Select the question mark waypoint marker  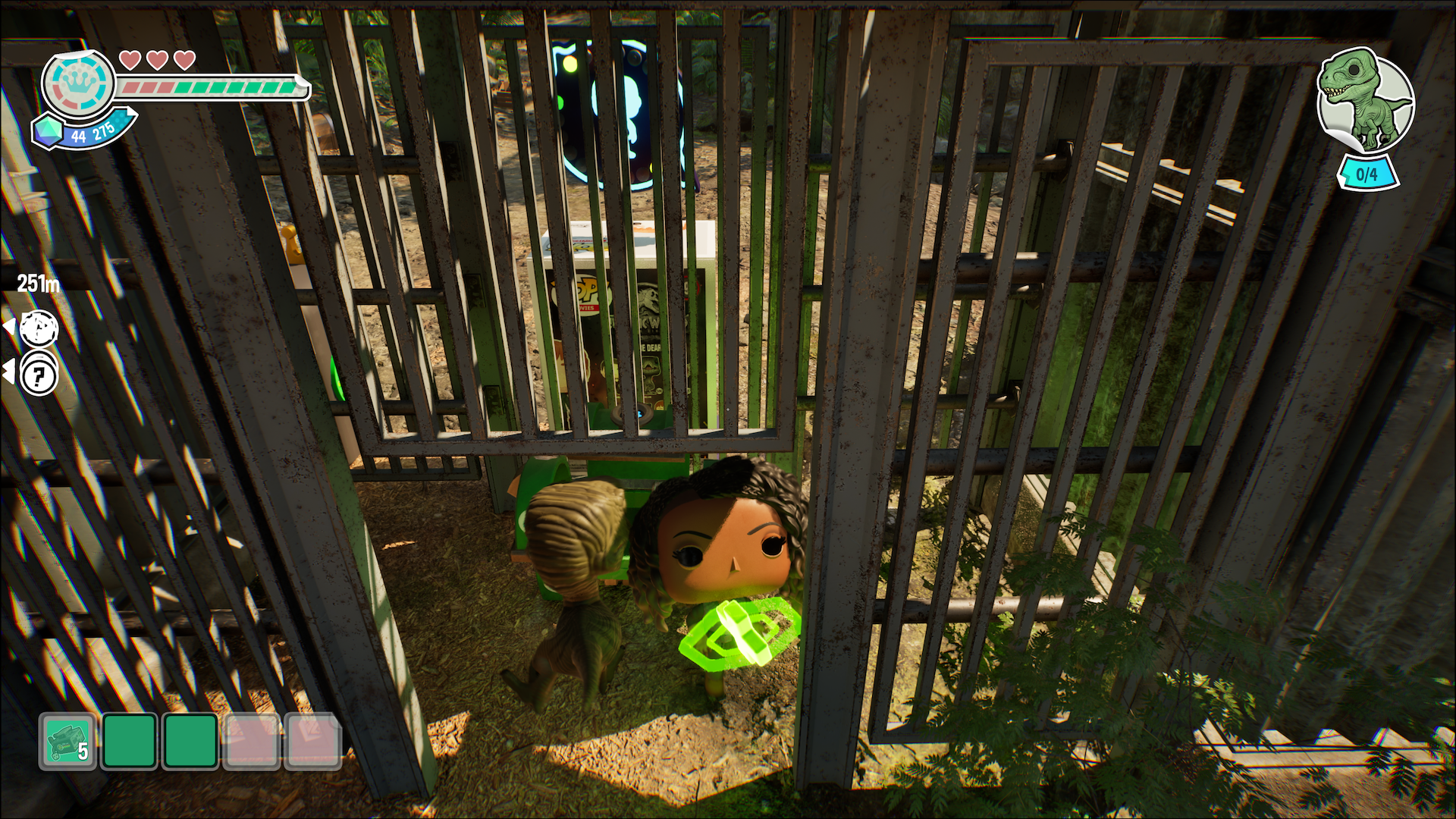click(x=39, y=374)
